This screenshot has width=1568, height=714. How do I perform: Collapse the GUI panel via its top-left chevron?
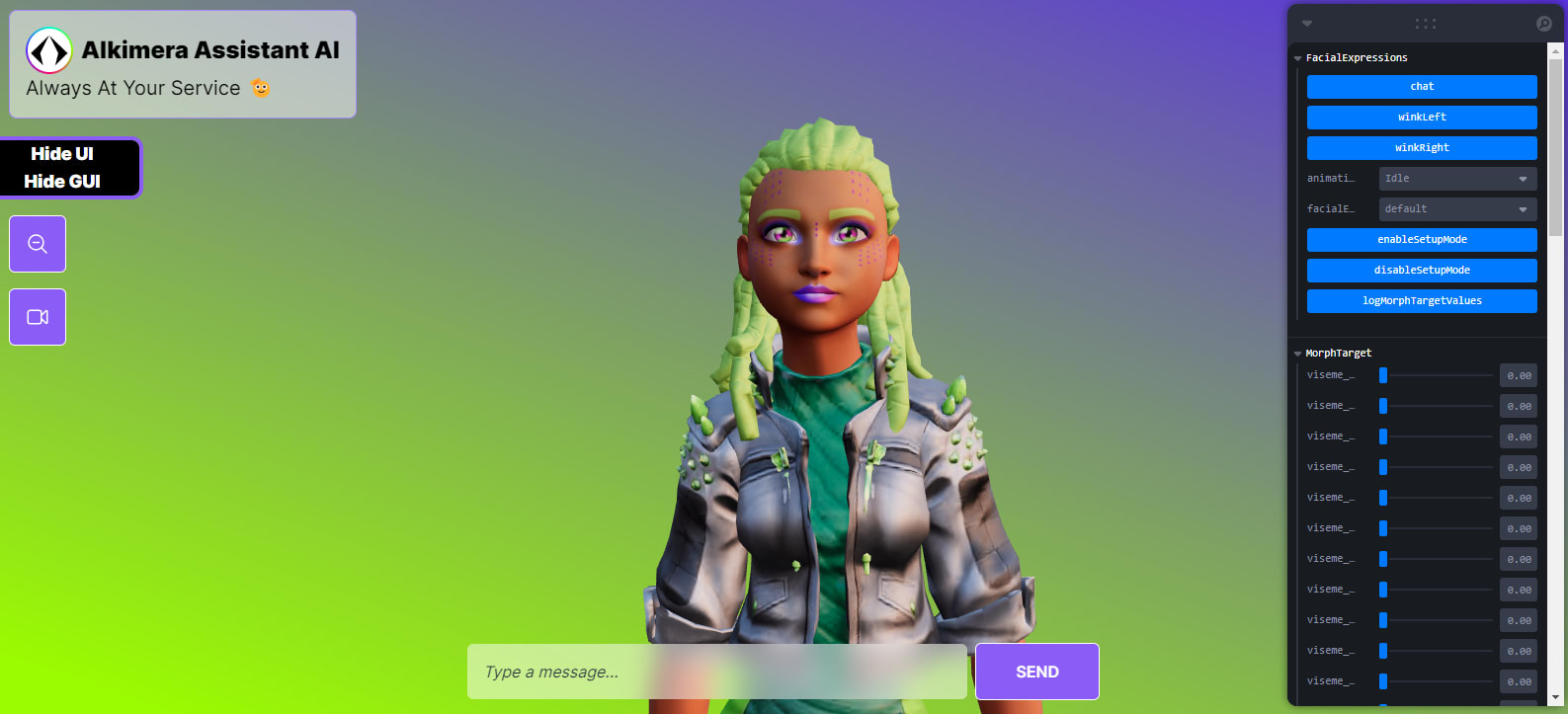1306,23
